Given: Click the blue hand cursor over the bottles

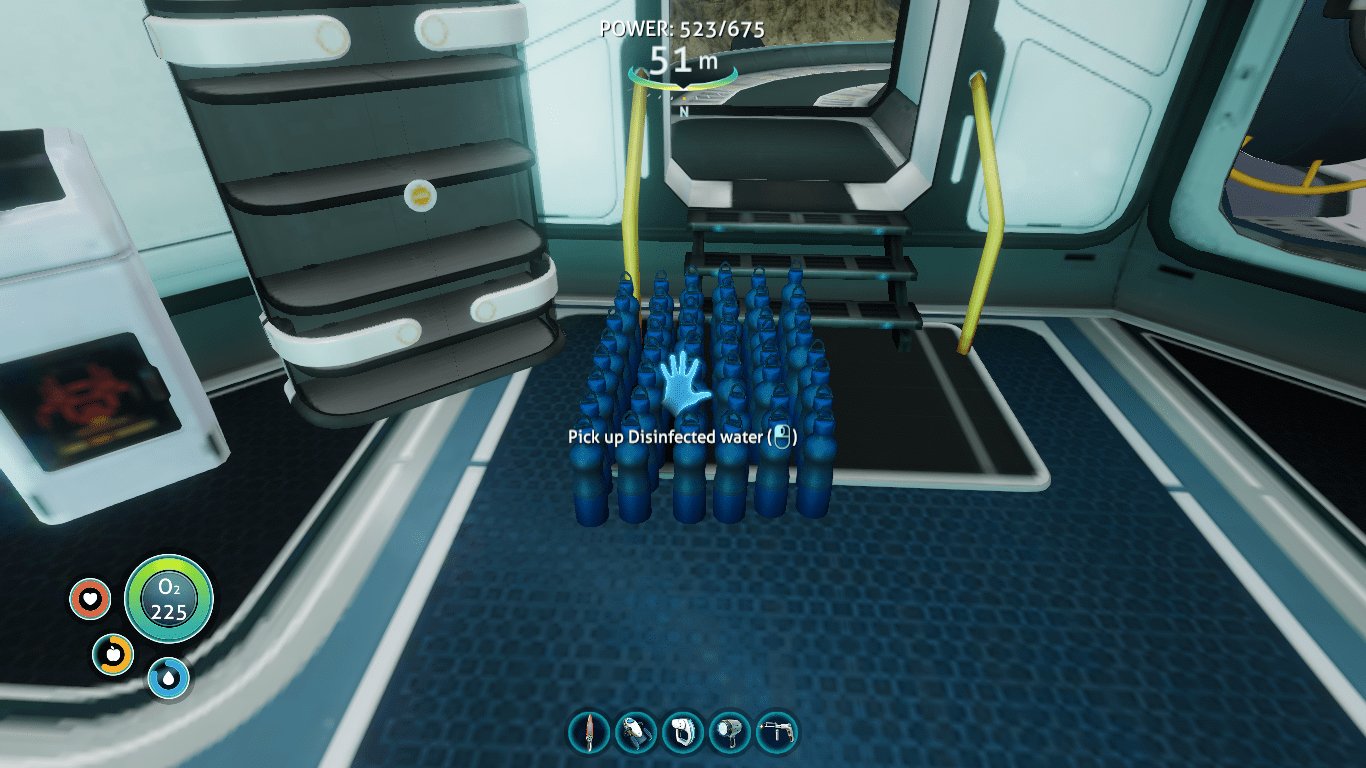Looking at the screenshot, I should (x=680, y=383).
